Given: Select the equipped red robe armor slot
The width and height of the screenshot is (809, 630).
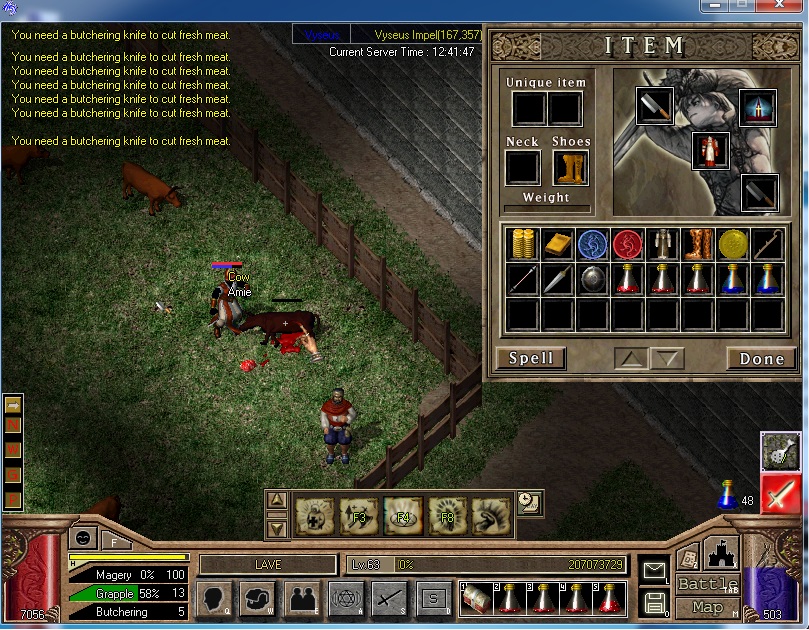Looking at the screenshot, I should (x=711, y=150).
